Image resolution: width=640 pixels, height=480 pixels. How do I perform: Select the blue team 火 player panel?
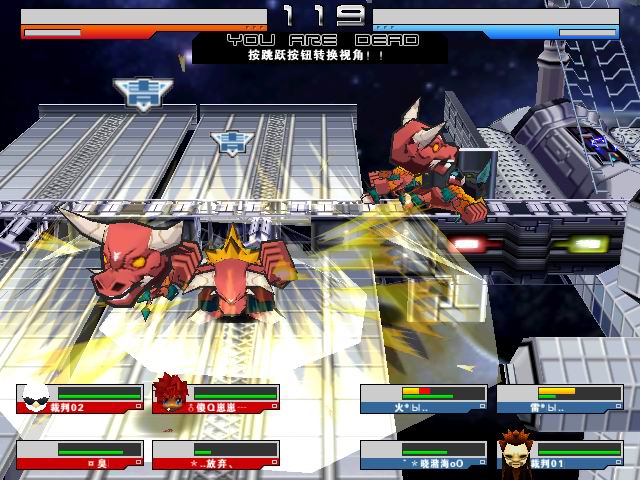point(424,399)
